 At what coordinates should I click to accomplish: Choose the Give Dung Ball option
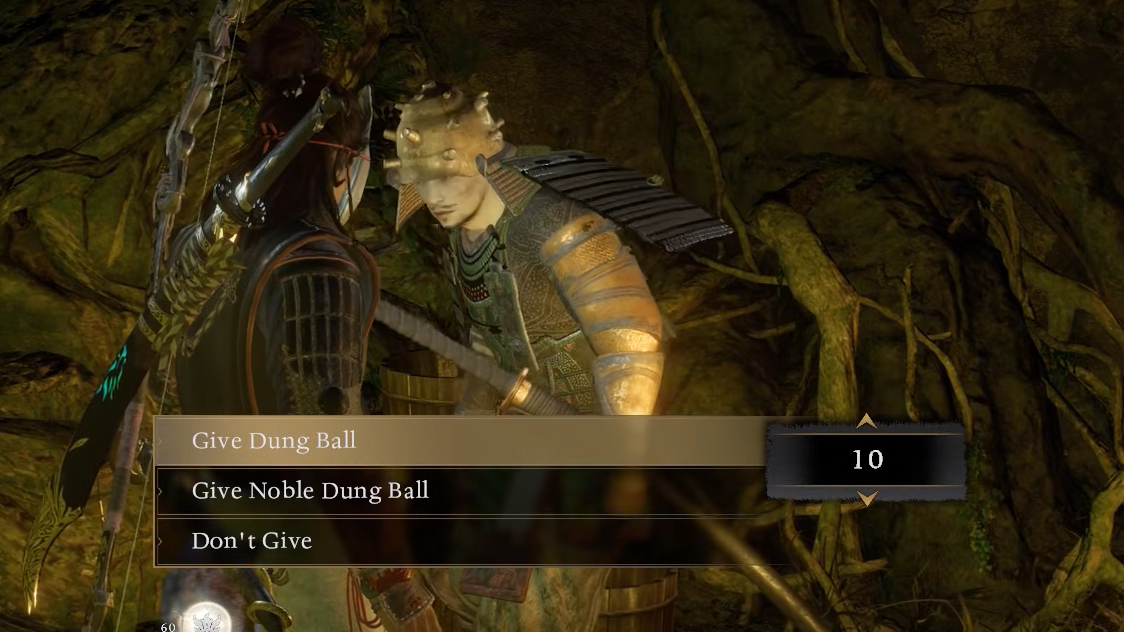[273, 441]
